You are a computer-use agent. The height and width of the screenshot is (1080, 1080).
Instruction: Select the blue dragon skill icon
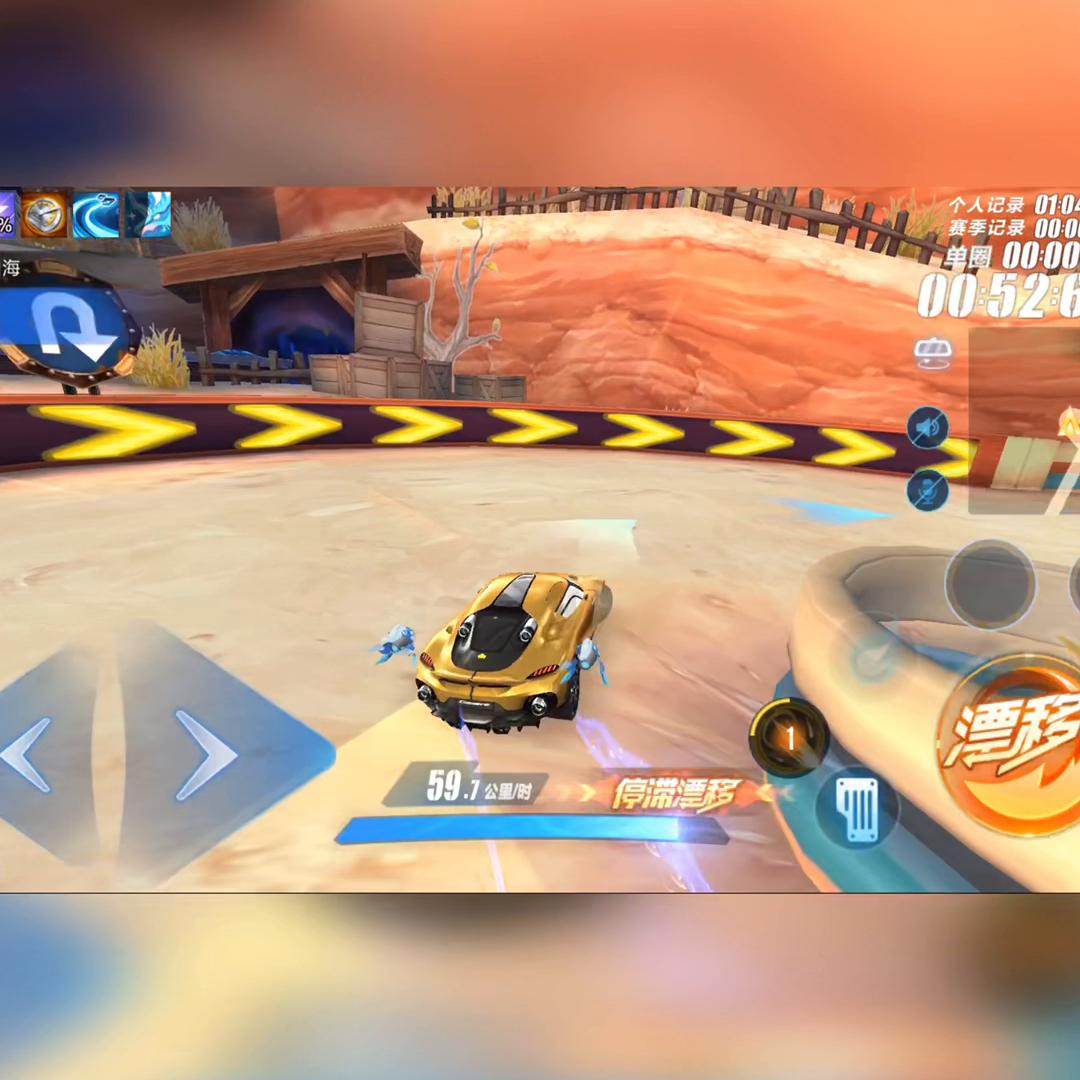click(147, 214)
